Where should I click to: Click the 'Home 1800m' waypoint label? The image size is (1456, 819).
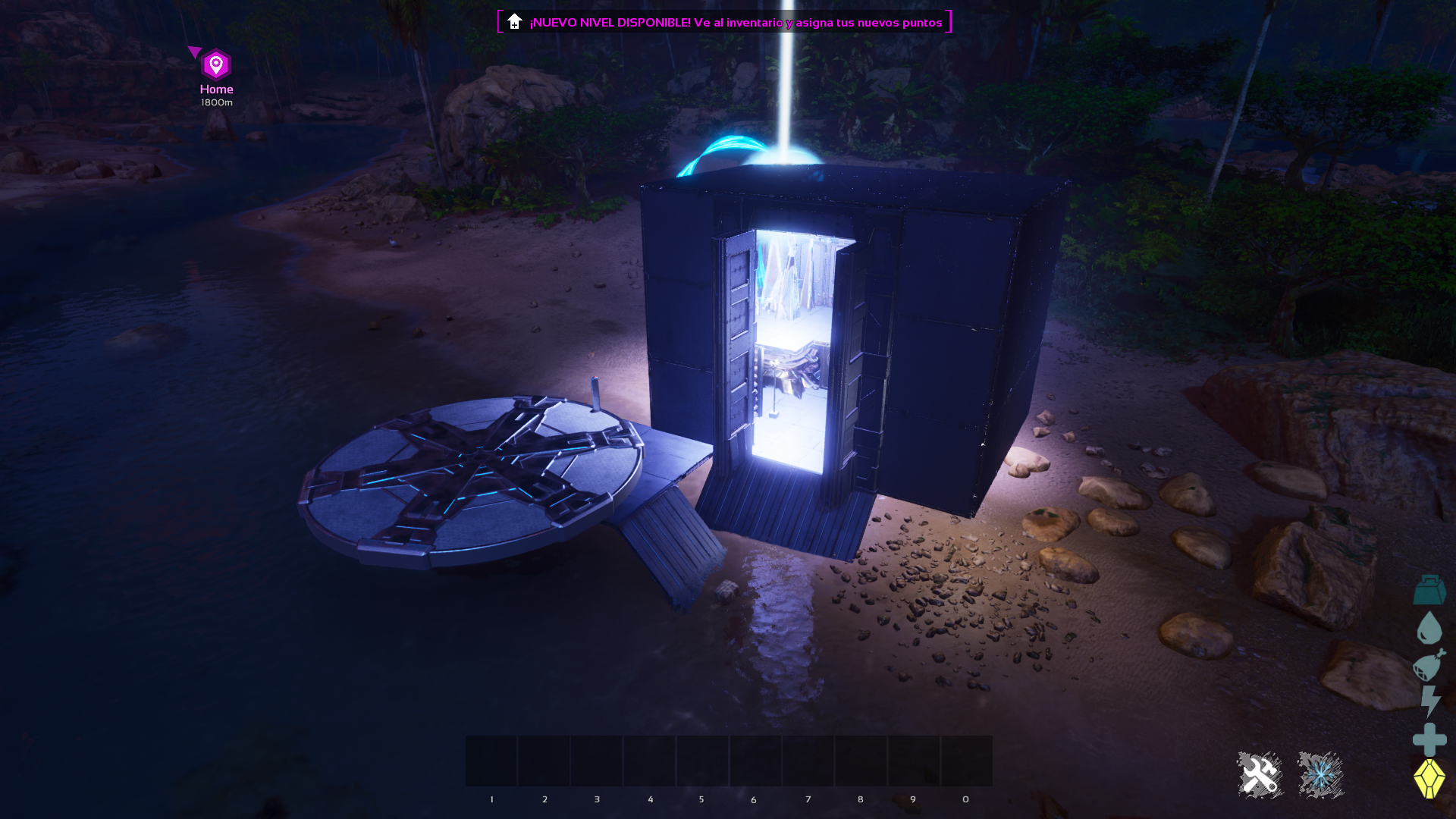(x=215, y=94)
